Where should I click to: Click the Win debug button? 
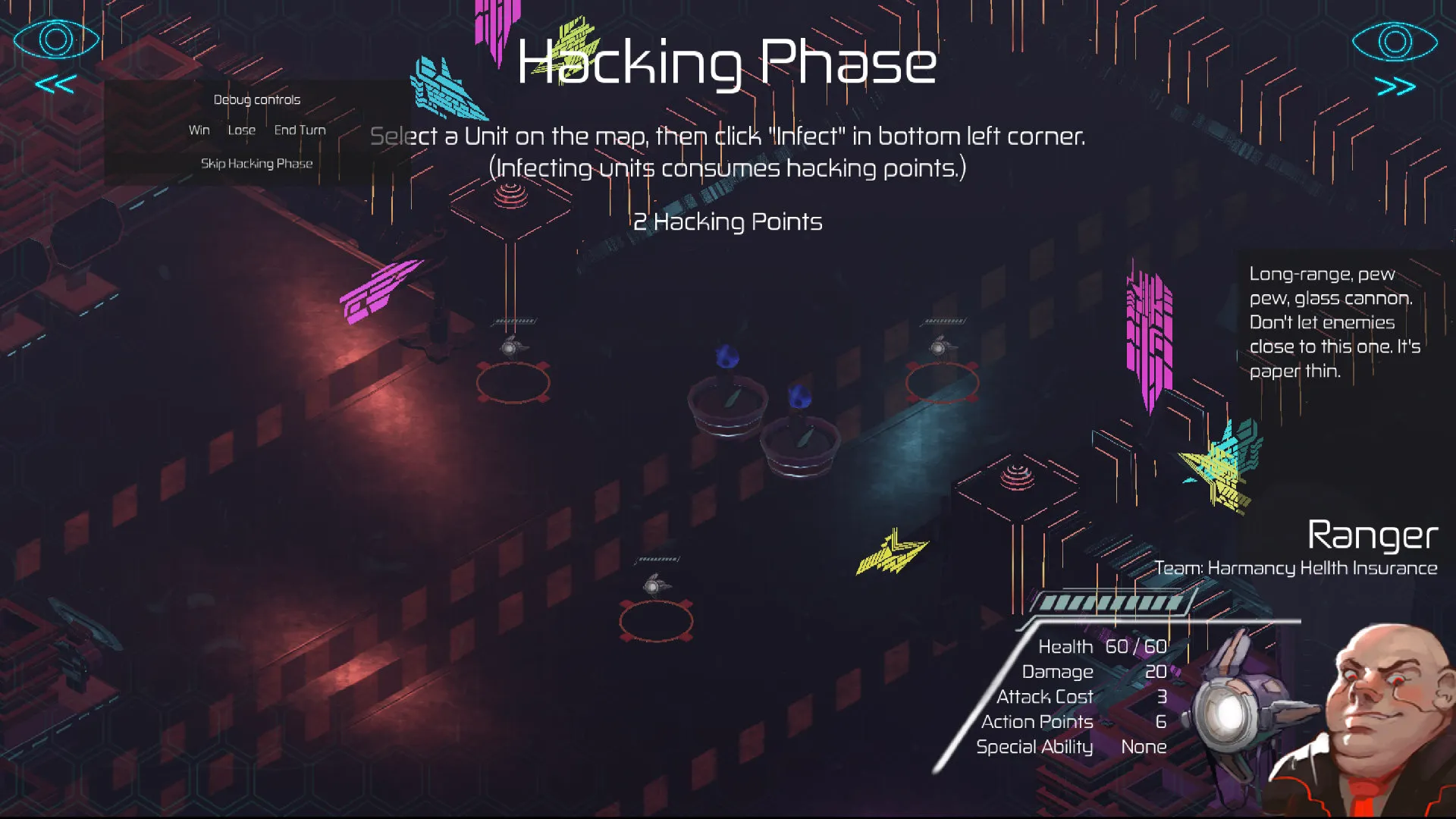click(x=199, y=130)
